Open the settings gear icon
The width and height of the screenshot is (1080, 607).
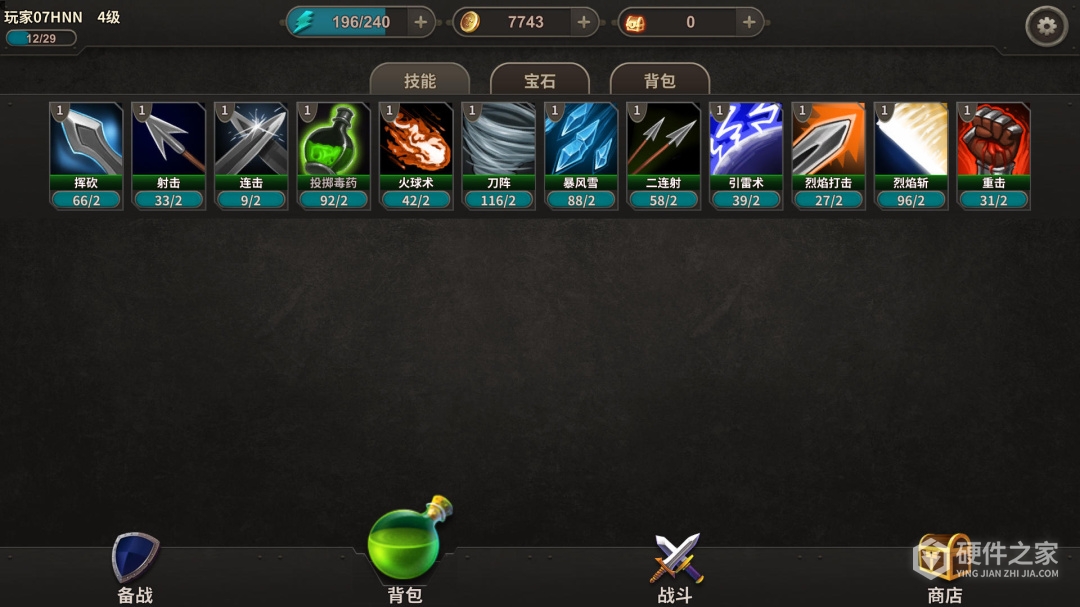click(x=1046, y=26)
